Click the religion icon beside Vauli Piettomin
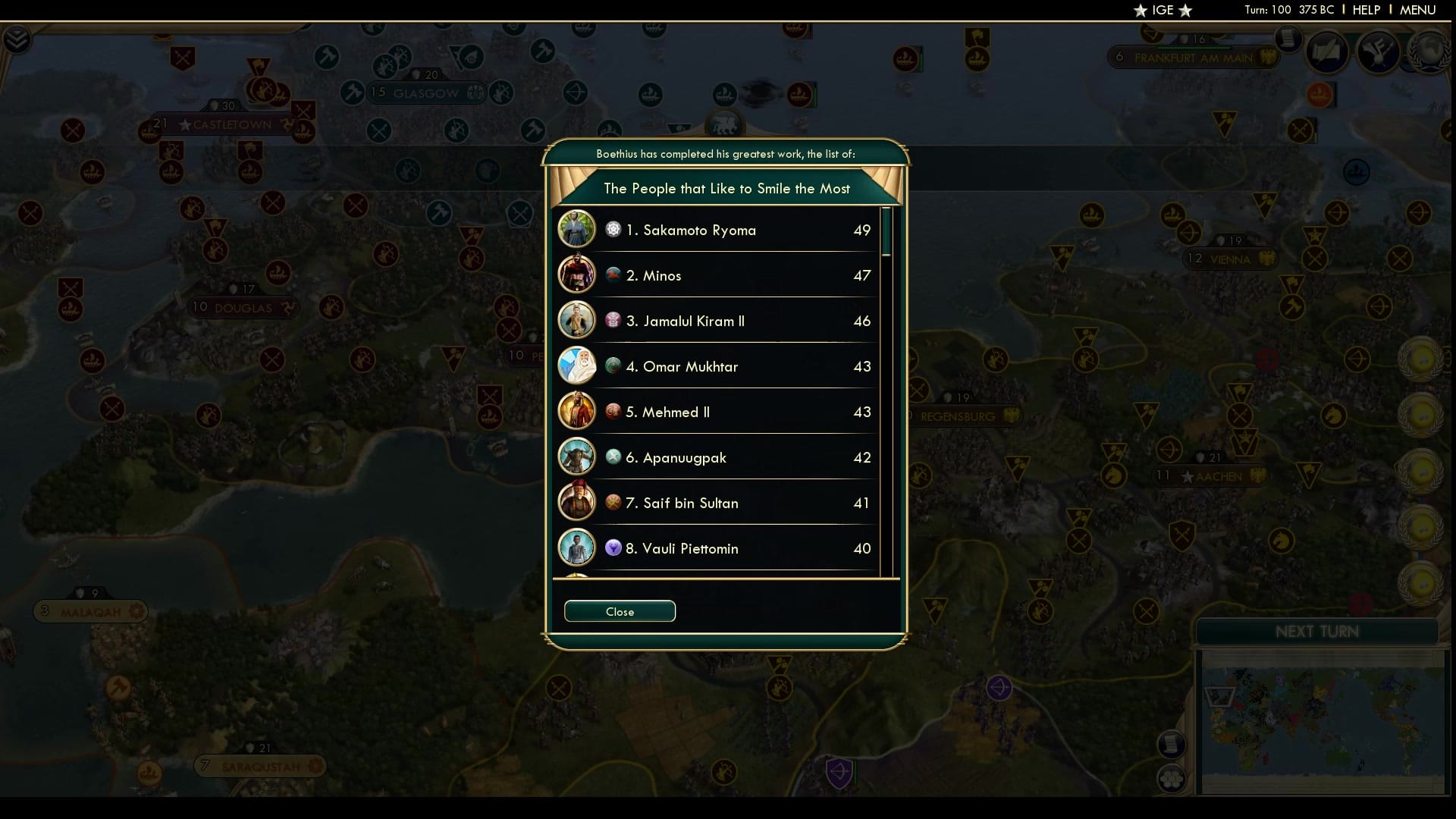 (x=613, y=548)
